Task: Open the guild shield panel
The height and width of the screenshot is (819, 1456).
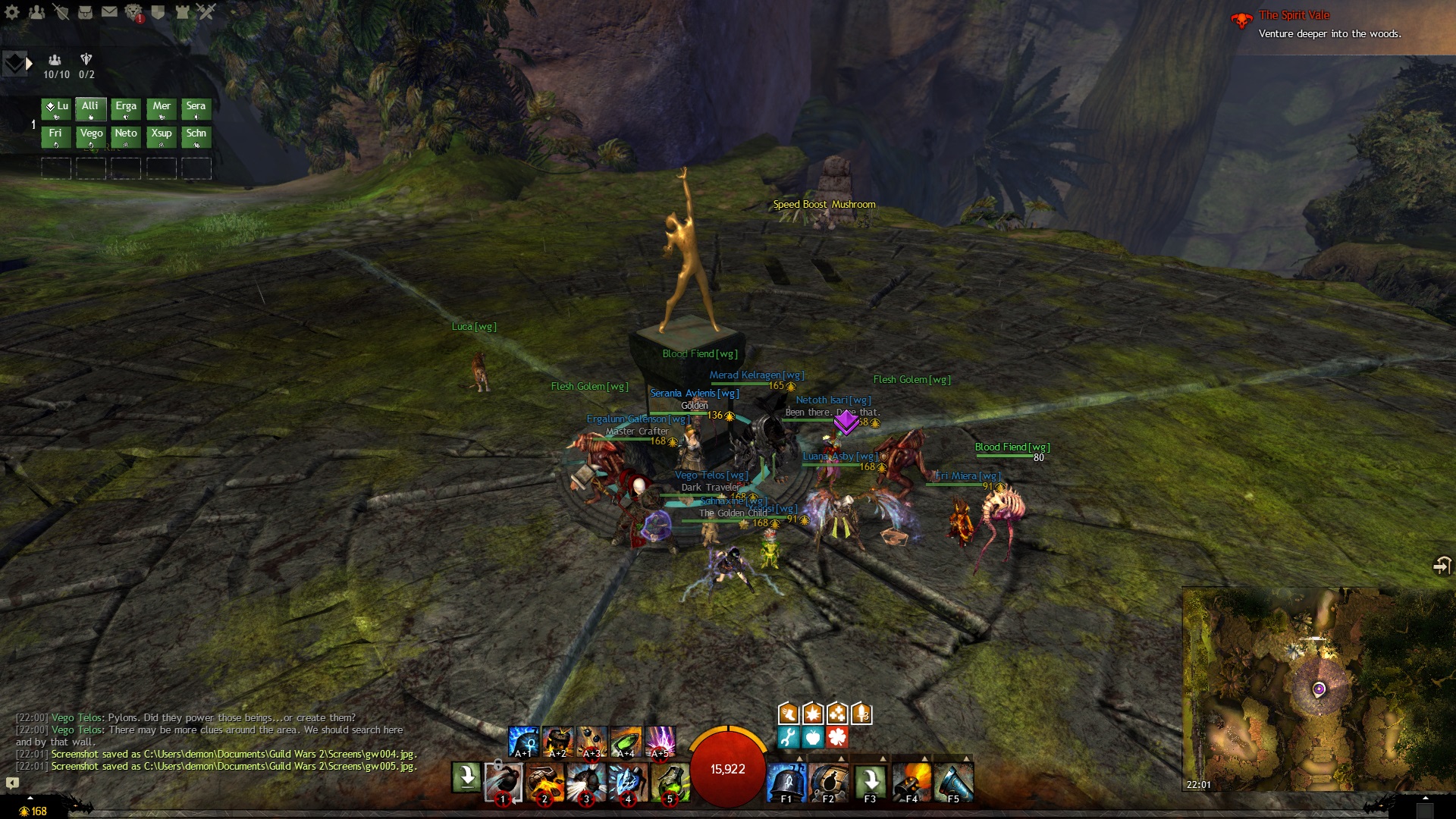Action: pos(158,12)
